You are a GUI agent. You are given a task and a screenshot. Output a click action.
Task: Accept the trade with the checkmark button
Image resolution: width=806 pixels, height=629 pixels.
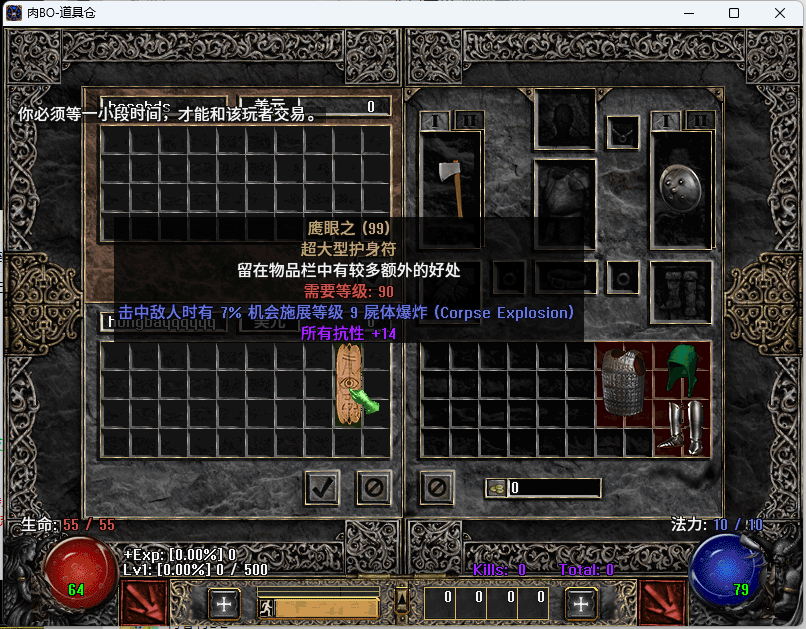[322, 487]
